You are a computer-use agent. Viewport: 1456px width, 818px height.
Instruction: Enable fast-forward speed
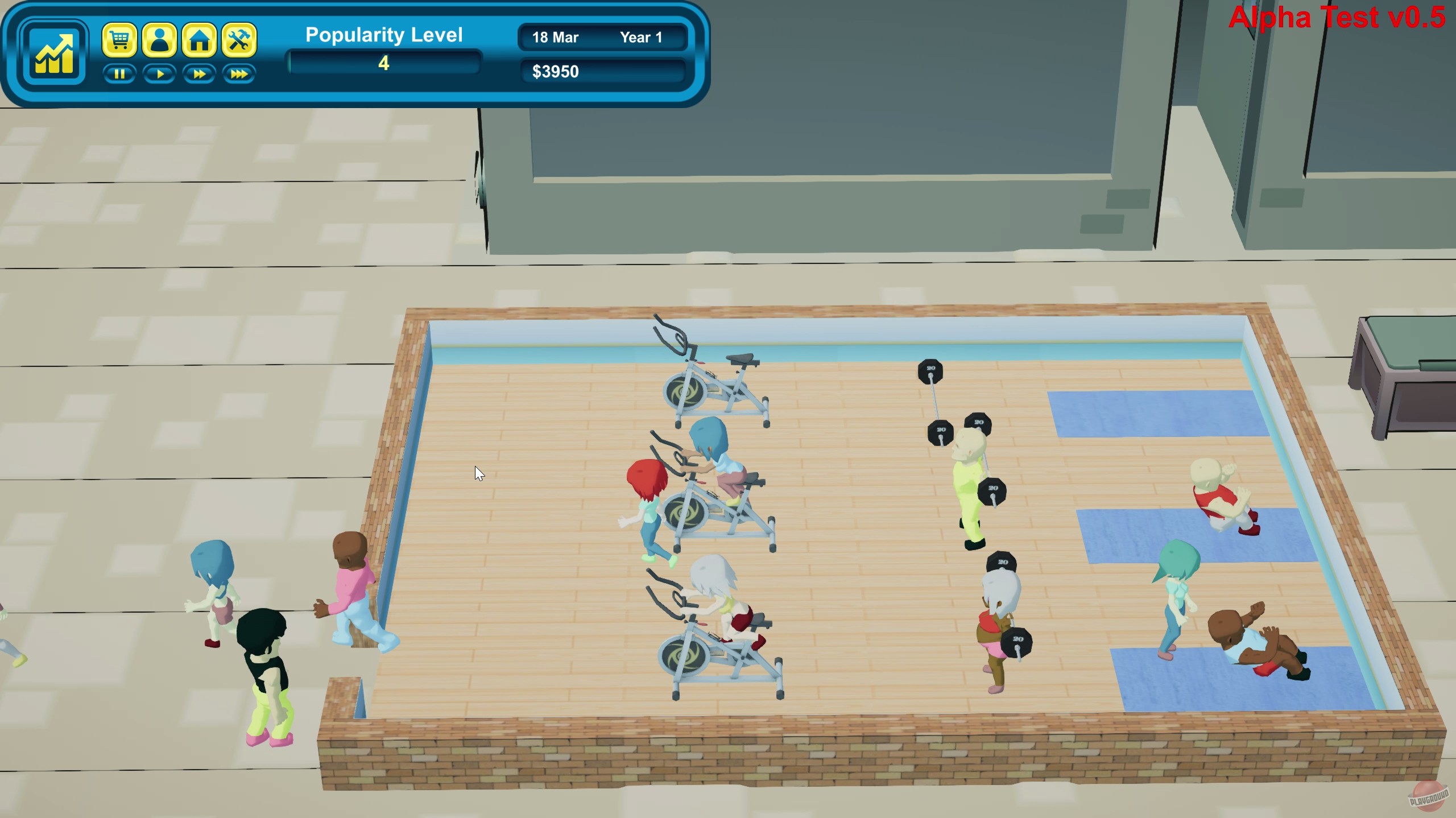tap(199, 74)
